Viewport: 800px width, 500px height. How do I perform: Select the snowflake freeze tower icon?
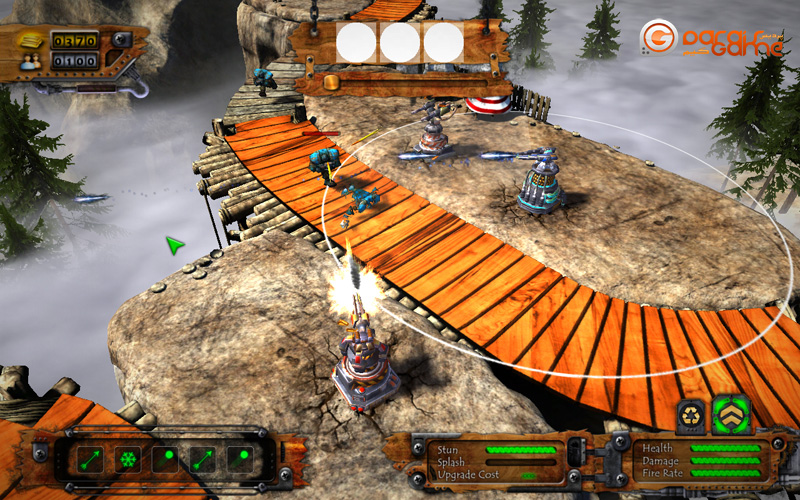tap(127, 460)
